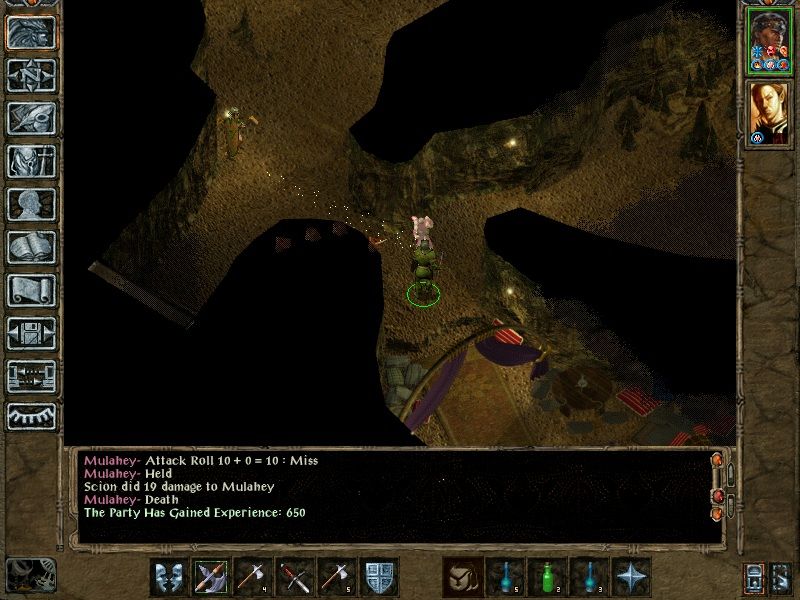Open the journal with the quill icon
This screenshot has height=600, width=800.
30,117
